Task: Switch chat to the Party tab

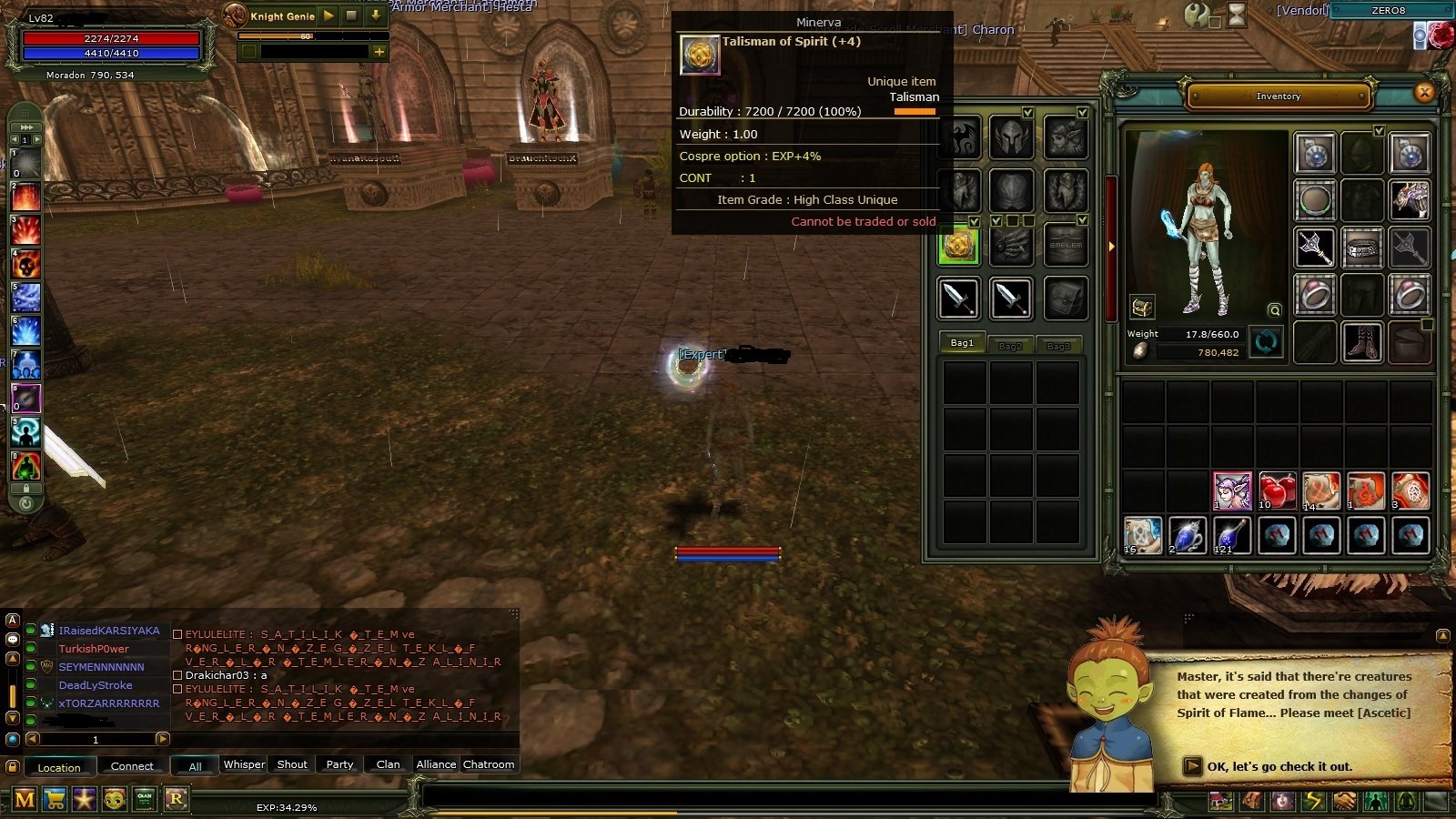Action: point(339,764)
